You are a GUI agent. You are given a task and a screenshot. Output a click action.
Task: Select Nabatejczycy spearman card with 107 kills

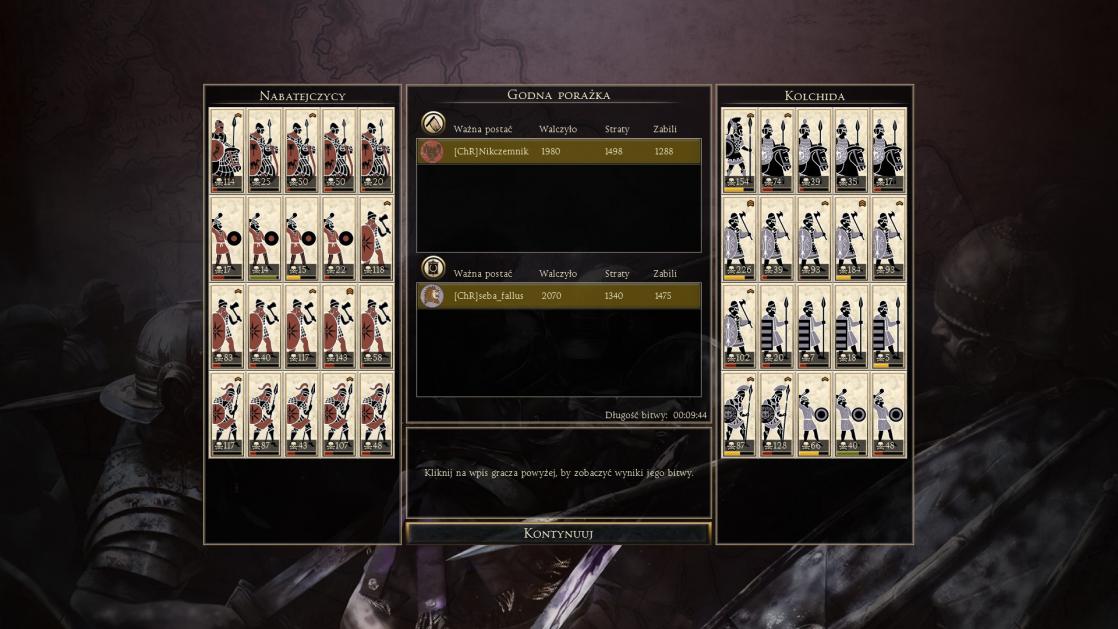(339, 414)
